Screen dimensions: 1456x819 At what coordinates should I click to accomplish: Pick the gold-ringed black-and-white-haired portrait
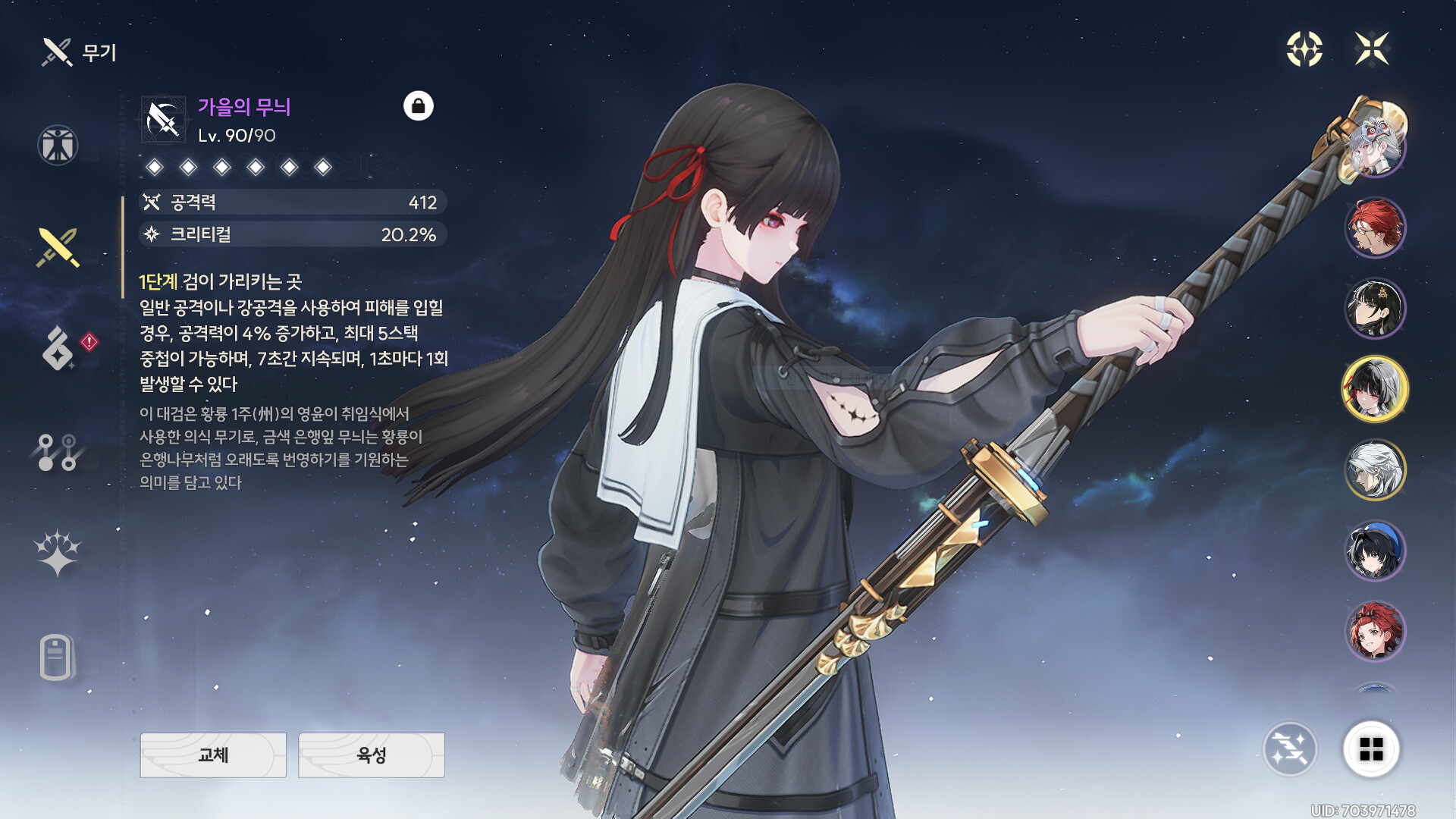(x=1375, y=389)
